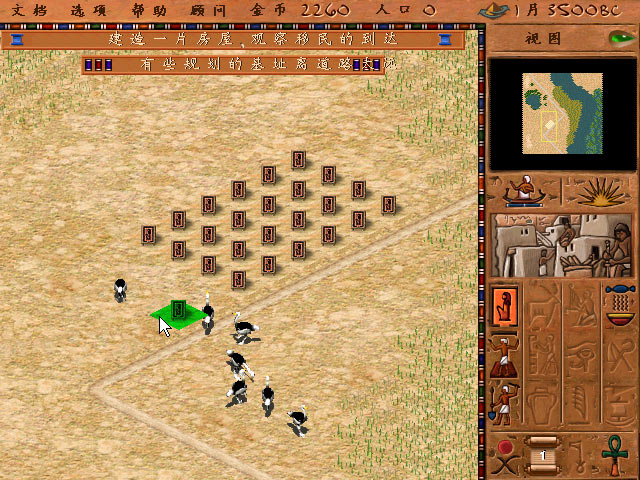Collapse the sidebar with the green arrow icon
The height and width of the screenshot is (480, 640).
619,39
